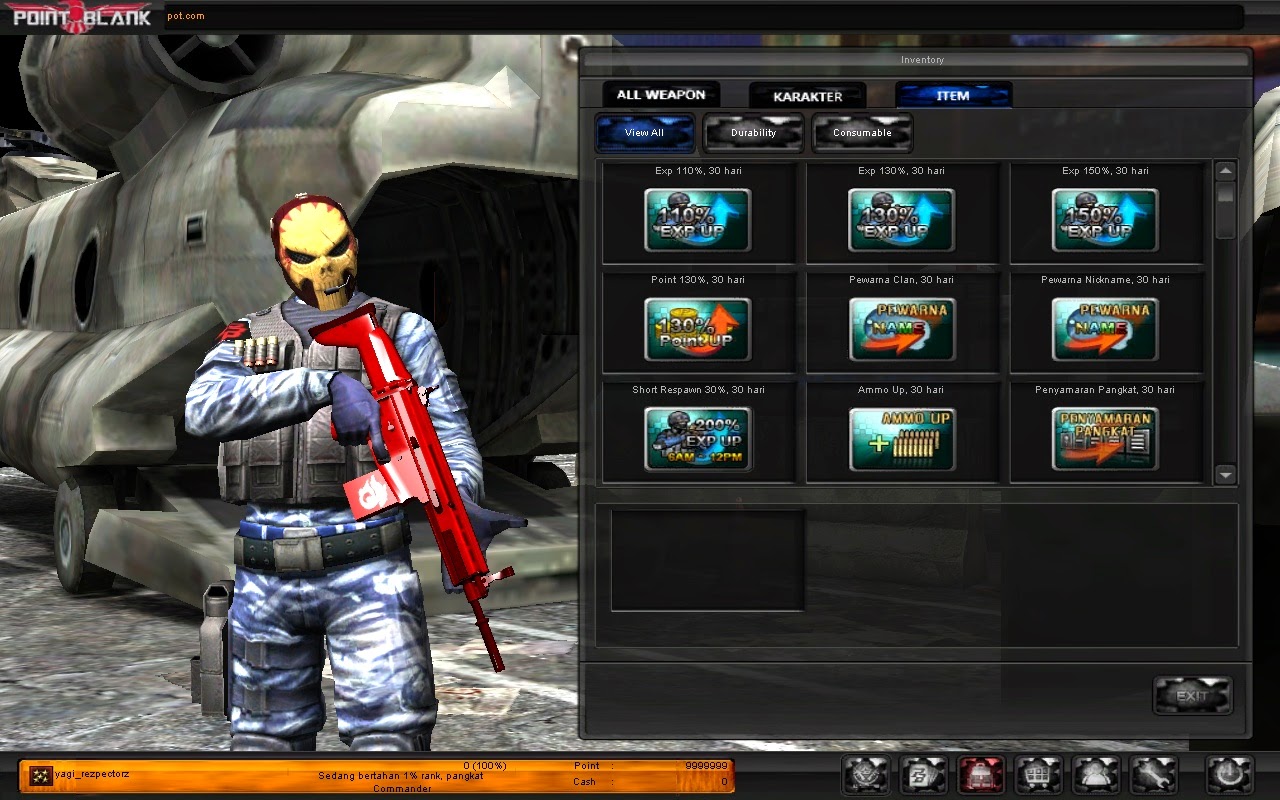Enable the View All filter
Image resolution: width=1280 pixels, height=800 pixels.
[644, 131]
